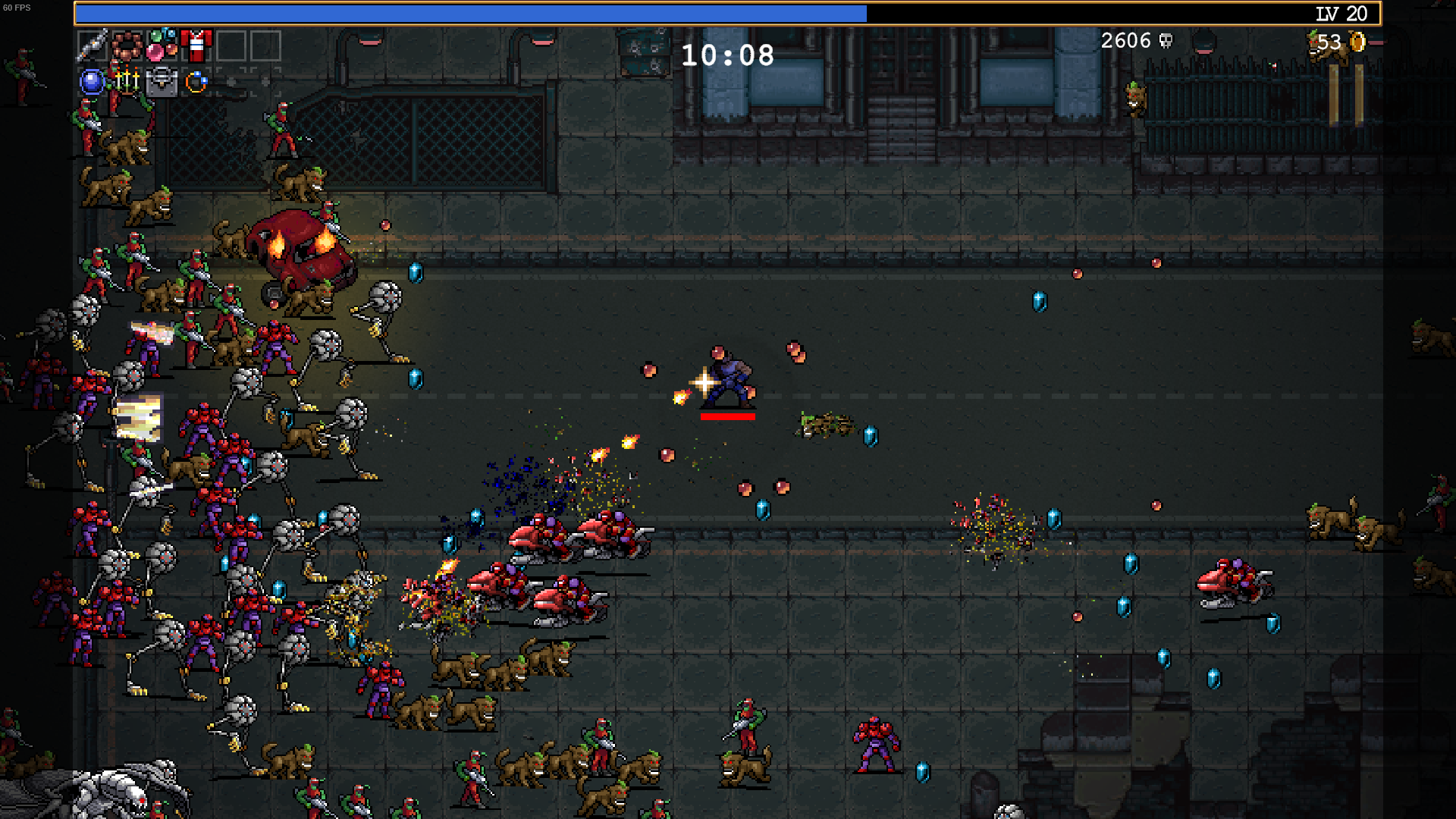Click the candelabra passive item icon

127,82
